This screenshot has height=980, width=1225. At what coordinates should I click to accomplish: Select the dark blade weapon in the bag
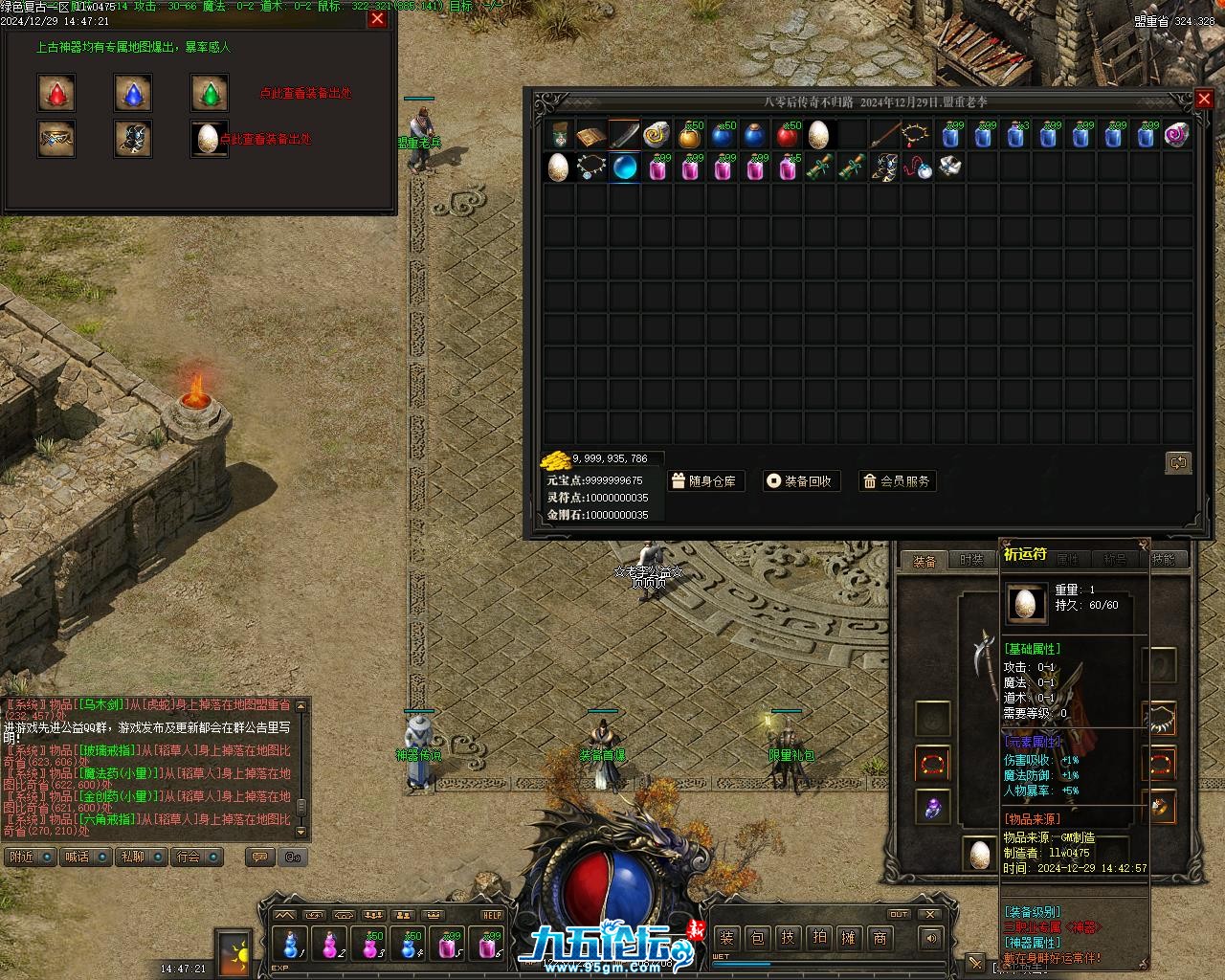624,135
